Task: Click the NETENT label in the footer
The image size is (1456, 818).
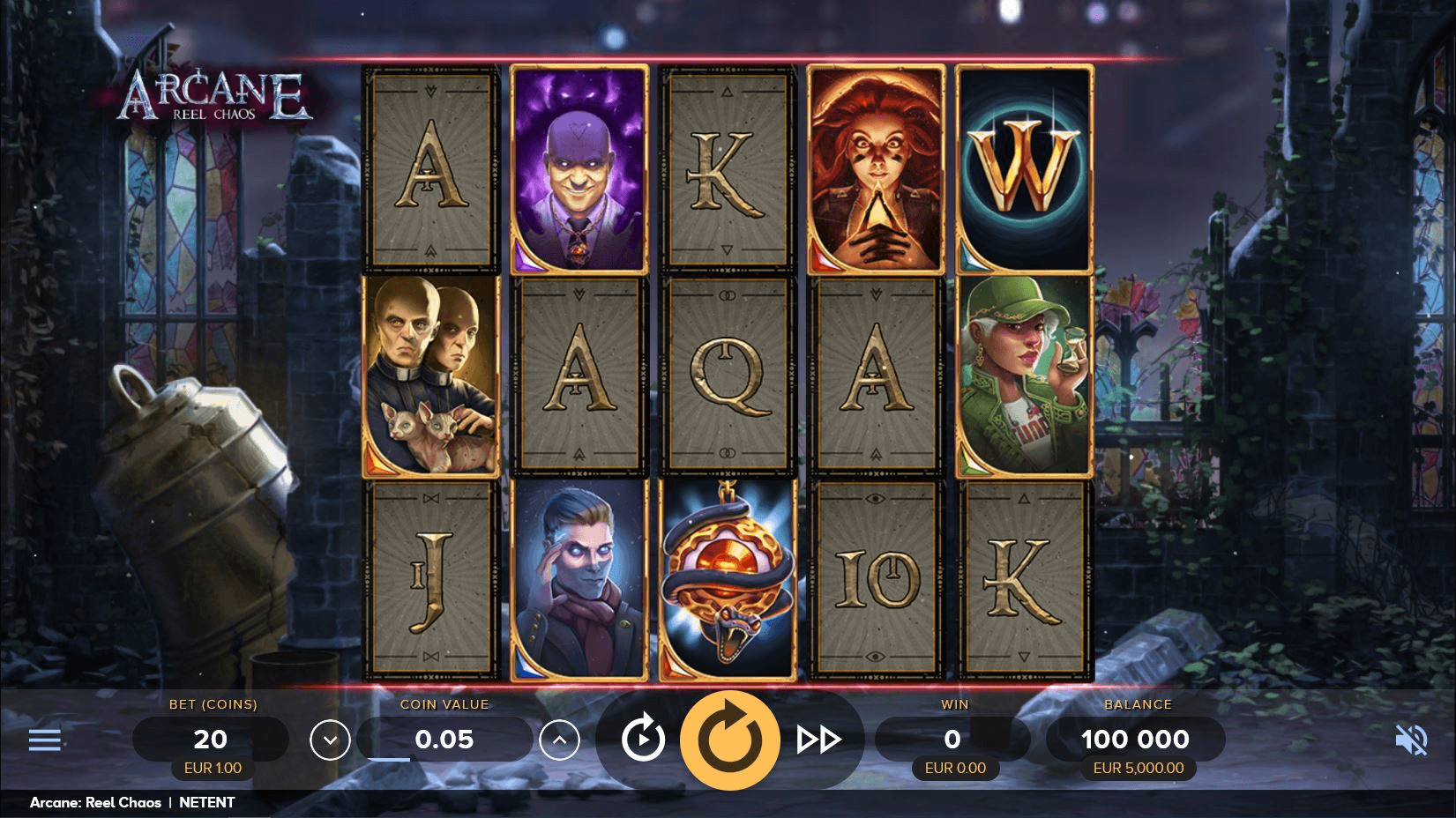Action: click(x=205, y=802)
